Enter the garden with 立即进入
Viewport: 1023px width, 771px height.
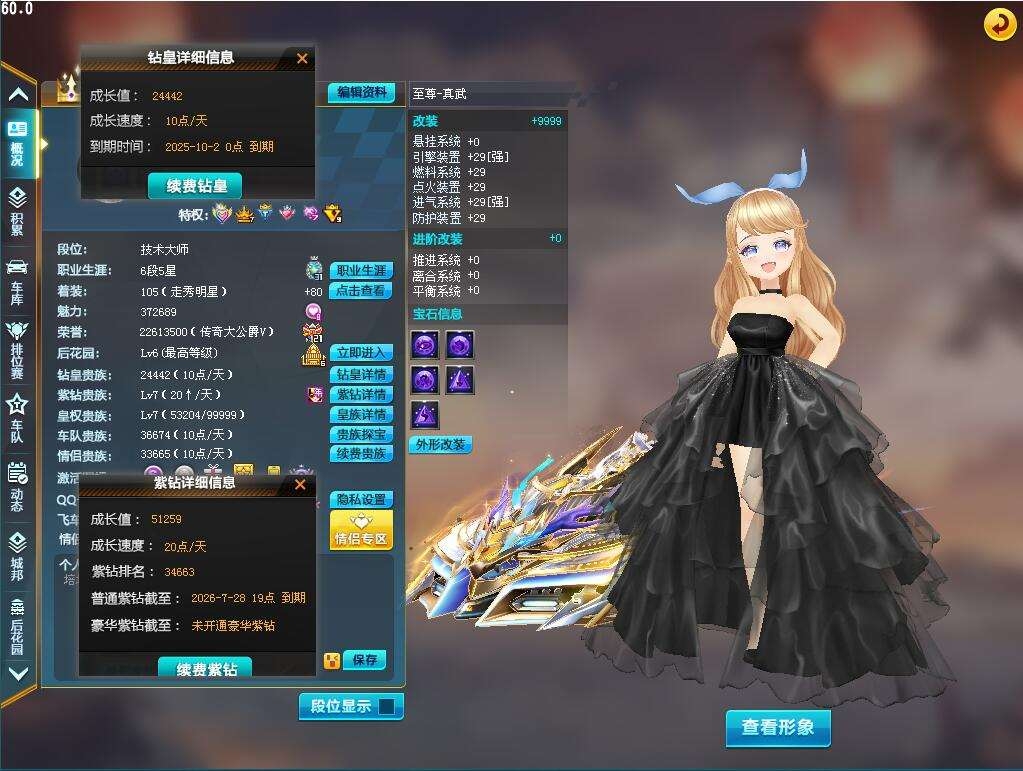click(x=360, y=352)
